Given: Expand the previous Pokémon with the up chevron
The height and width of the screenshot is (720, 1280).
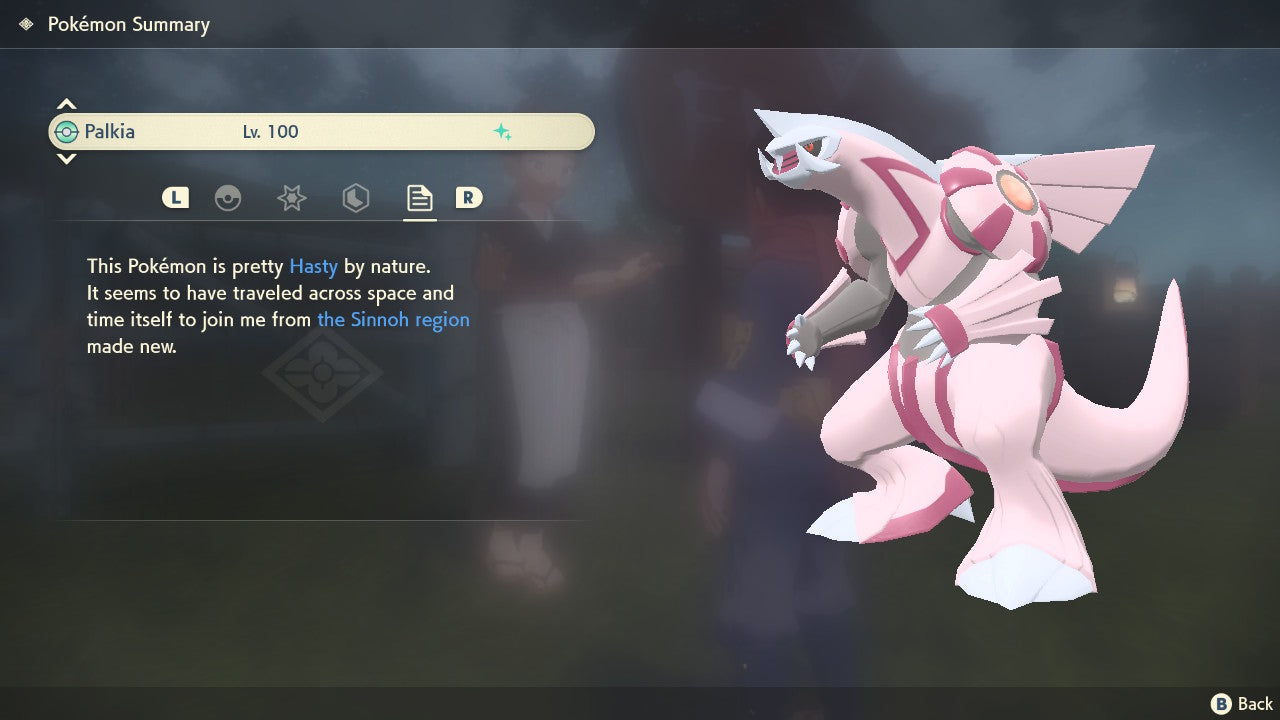Looking at the screenshot, I should coord(66,102).
